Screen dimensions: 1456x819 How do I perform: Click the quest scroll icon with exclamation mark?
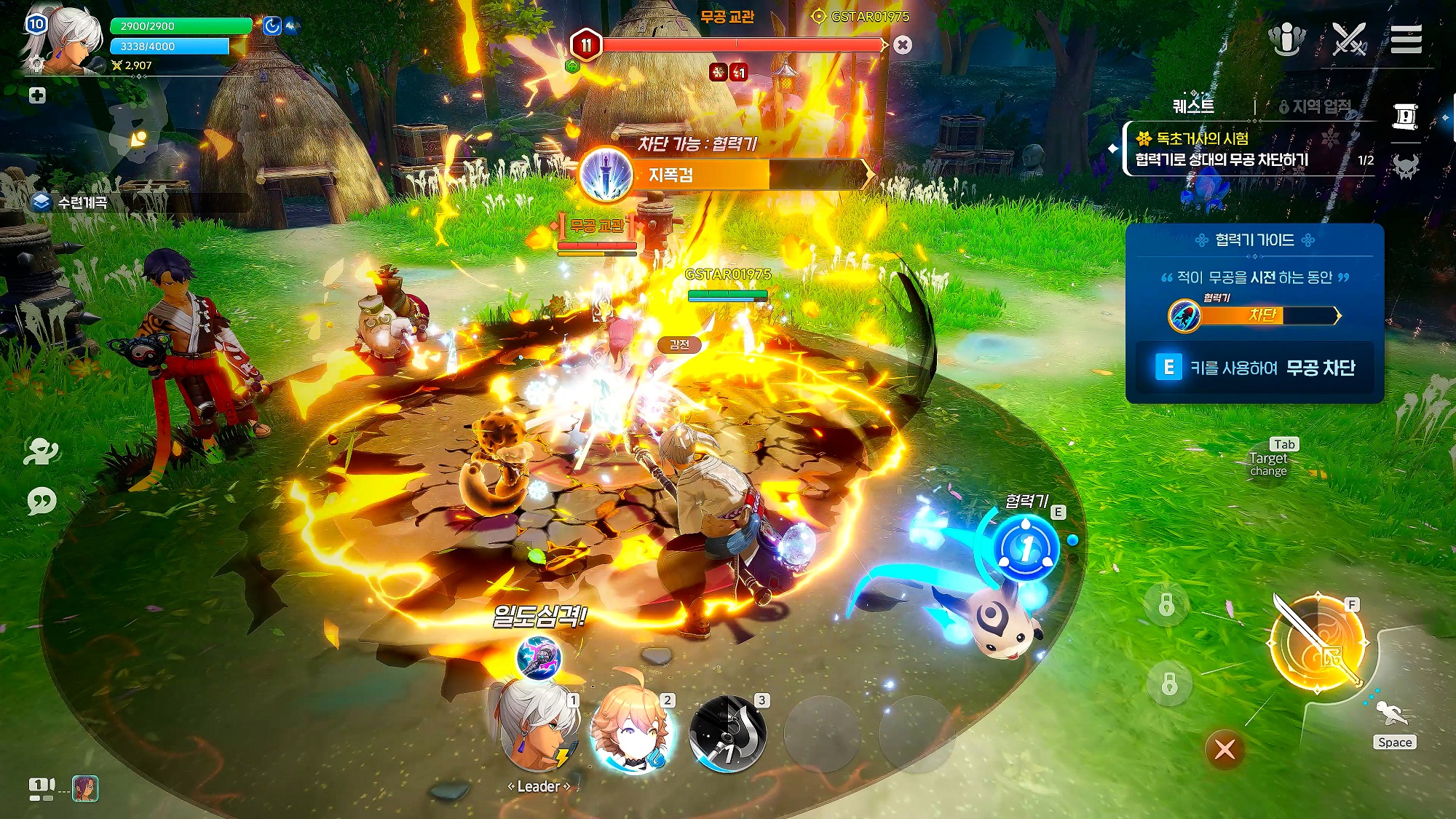point(1404,116)
